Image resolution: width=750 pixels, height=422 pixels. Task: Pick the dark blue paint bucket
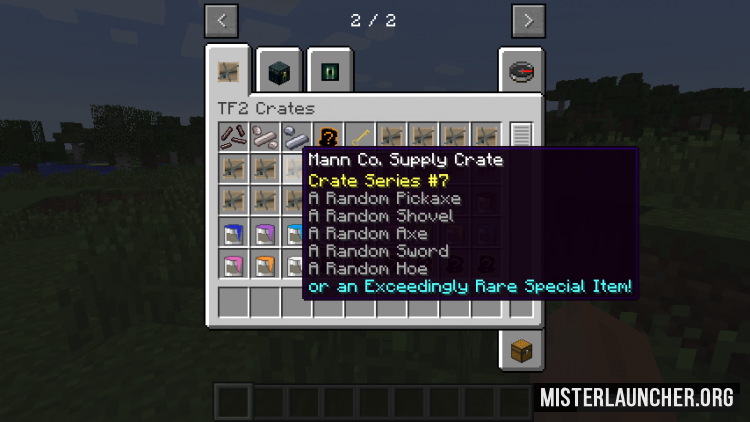pos(234,234)
